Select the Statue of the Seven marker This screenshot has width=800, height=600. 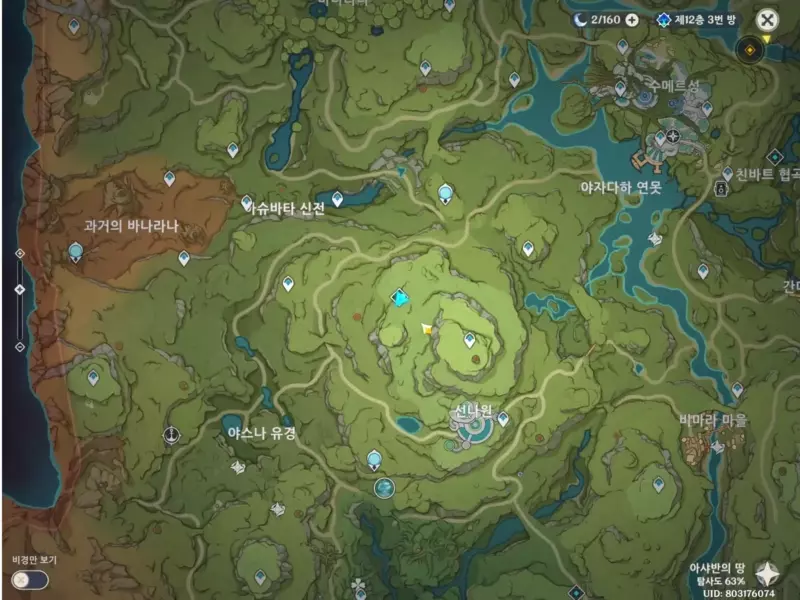400,298
